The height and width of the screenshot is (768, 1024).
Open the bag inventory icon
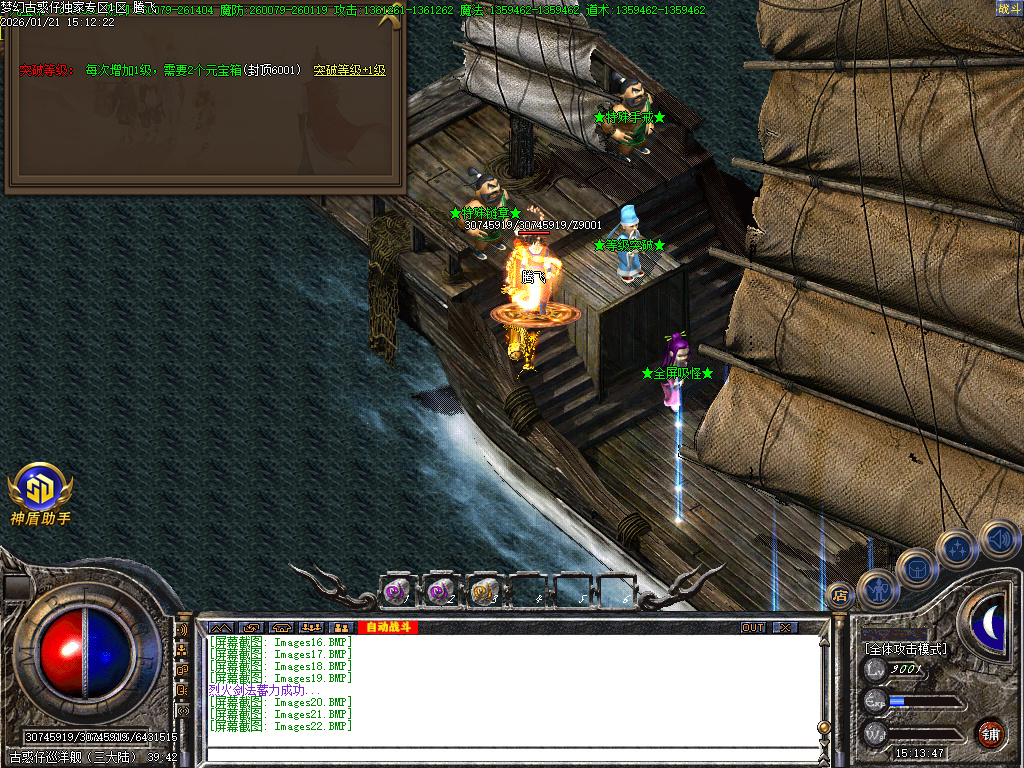[x=916, y=568]
